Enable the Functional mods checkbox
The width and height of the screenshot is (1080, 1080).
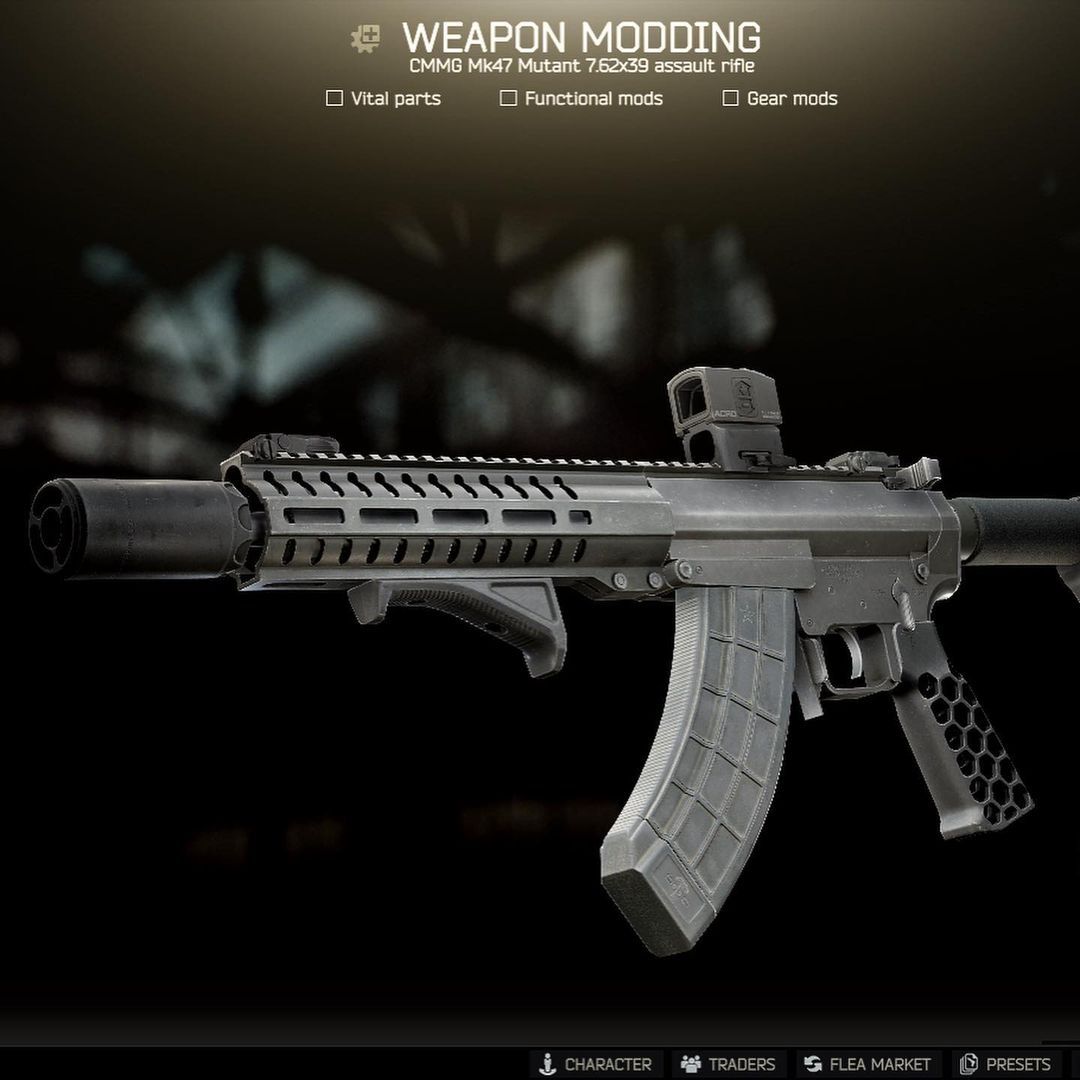point(509,98)
